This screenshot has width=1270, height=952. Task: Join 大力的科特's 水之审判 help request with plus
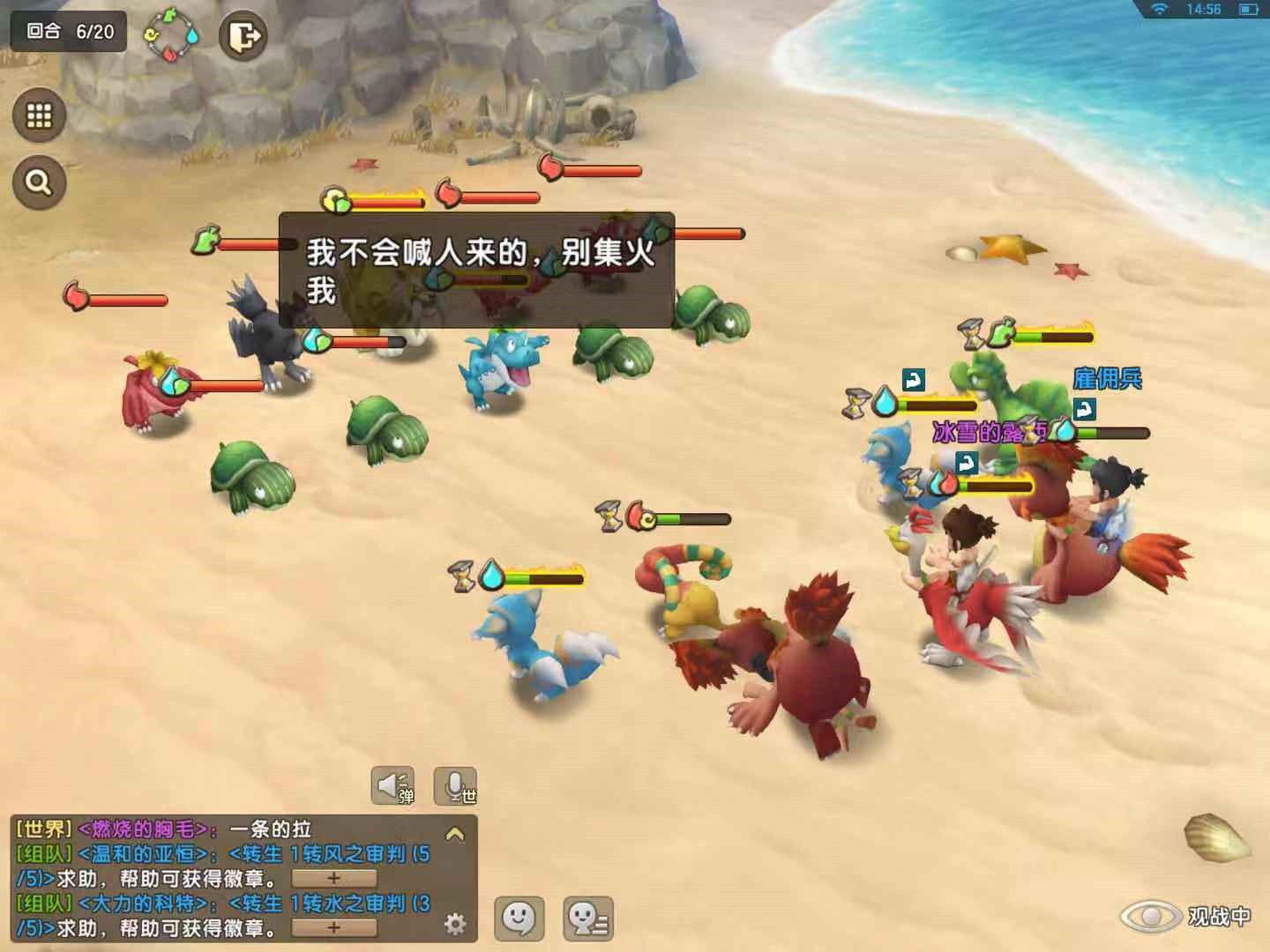(333, 927)
